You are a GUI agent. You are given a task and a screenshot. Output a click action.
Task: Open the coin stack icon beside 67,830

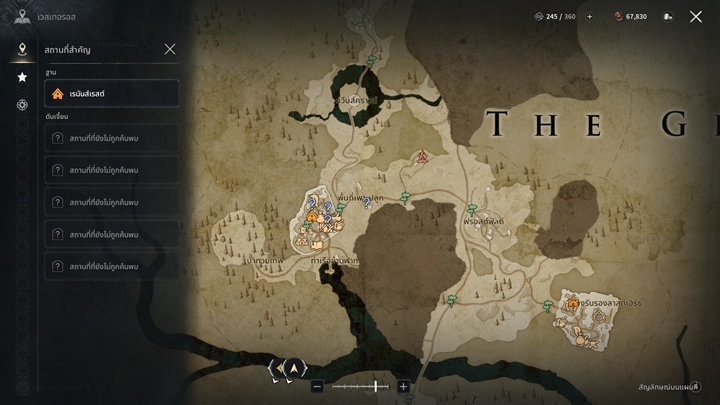[x=667, y=16]
